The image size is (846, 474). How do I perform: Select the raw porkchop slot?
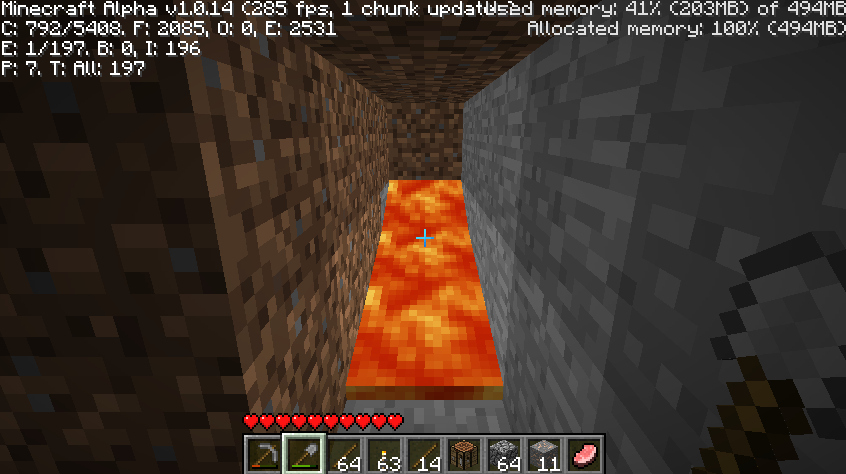pyautogui.click(x=583, y=455)
